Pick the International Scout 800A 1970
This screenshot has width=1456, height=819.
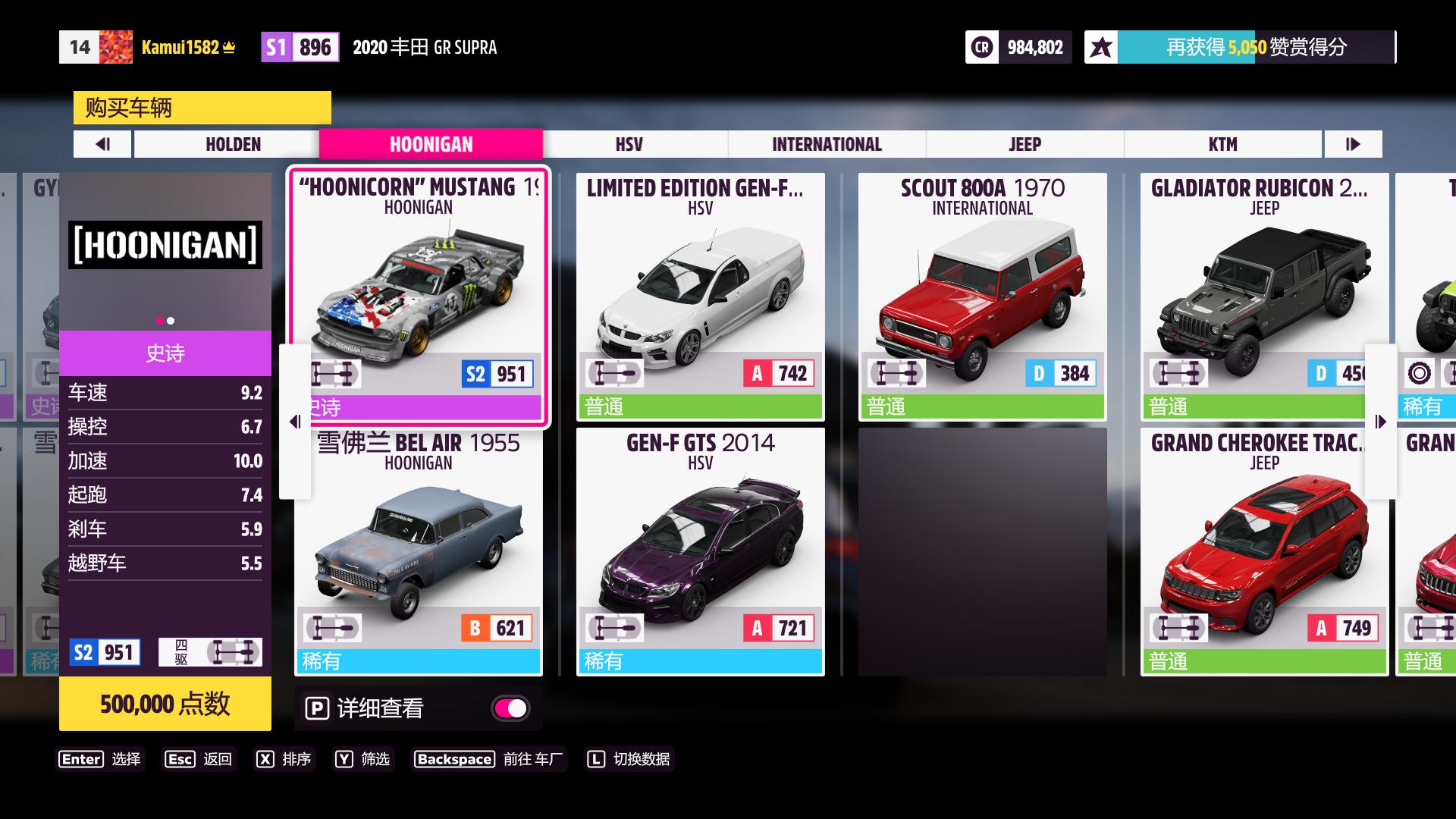[x=982, y=296]
